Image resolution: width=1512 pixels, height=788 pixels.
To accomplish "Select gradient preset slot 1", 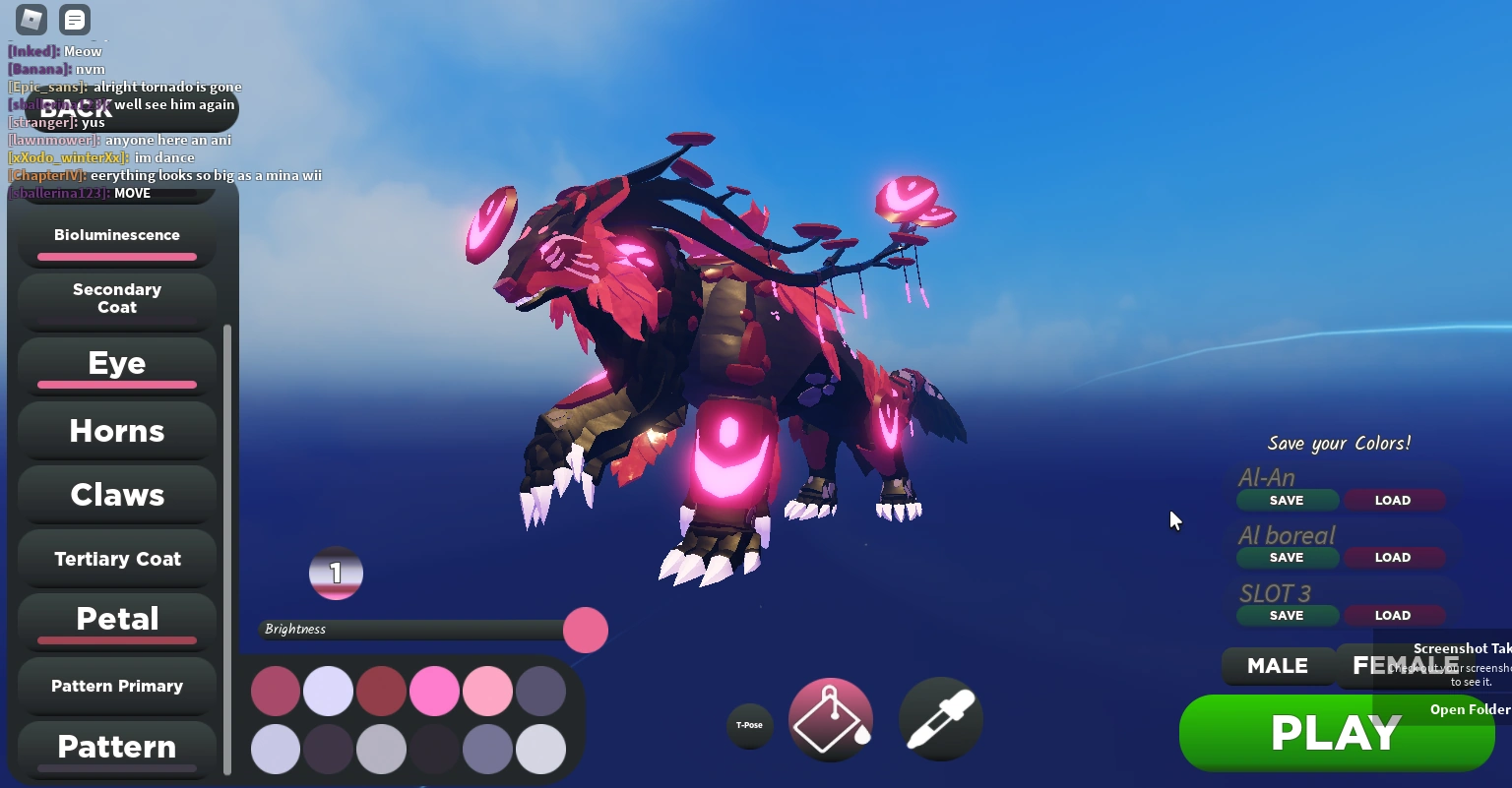I will 336,573.
